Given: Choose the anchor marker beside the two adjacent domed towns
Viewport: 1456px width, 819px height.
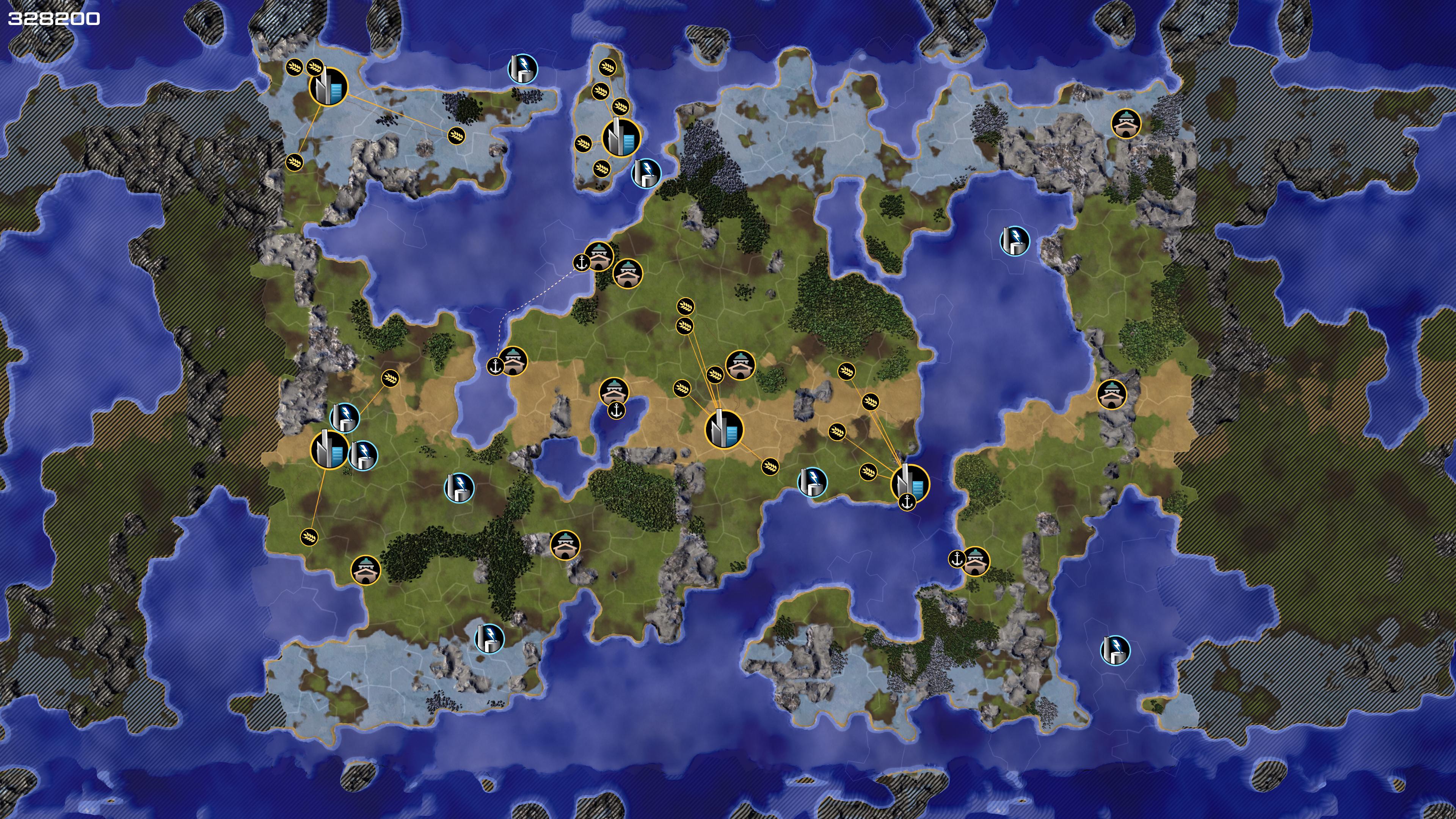Looking at the screenshot, I should point(581,262).
